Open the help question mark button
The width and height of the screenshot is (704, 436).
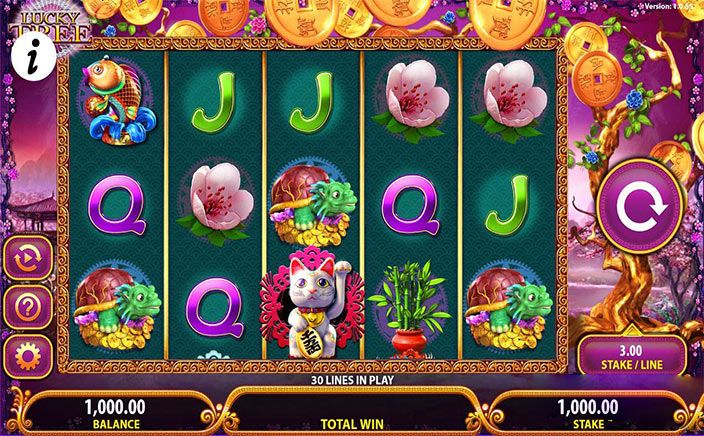tap(27, 307)
